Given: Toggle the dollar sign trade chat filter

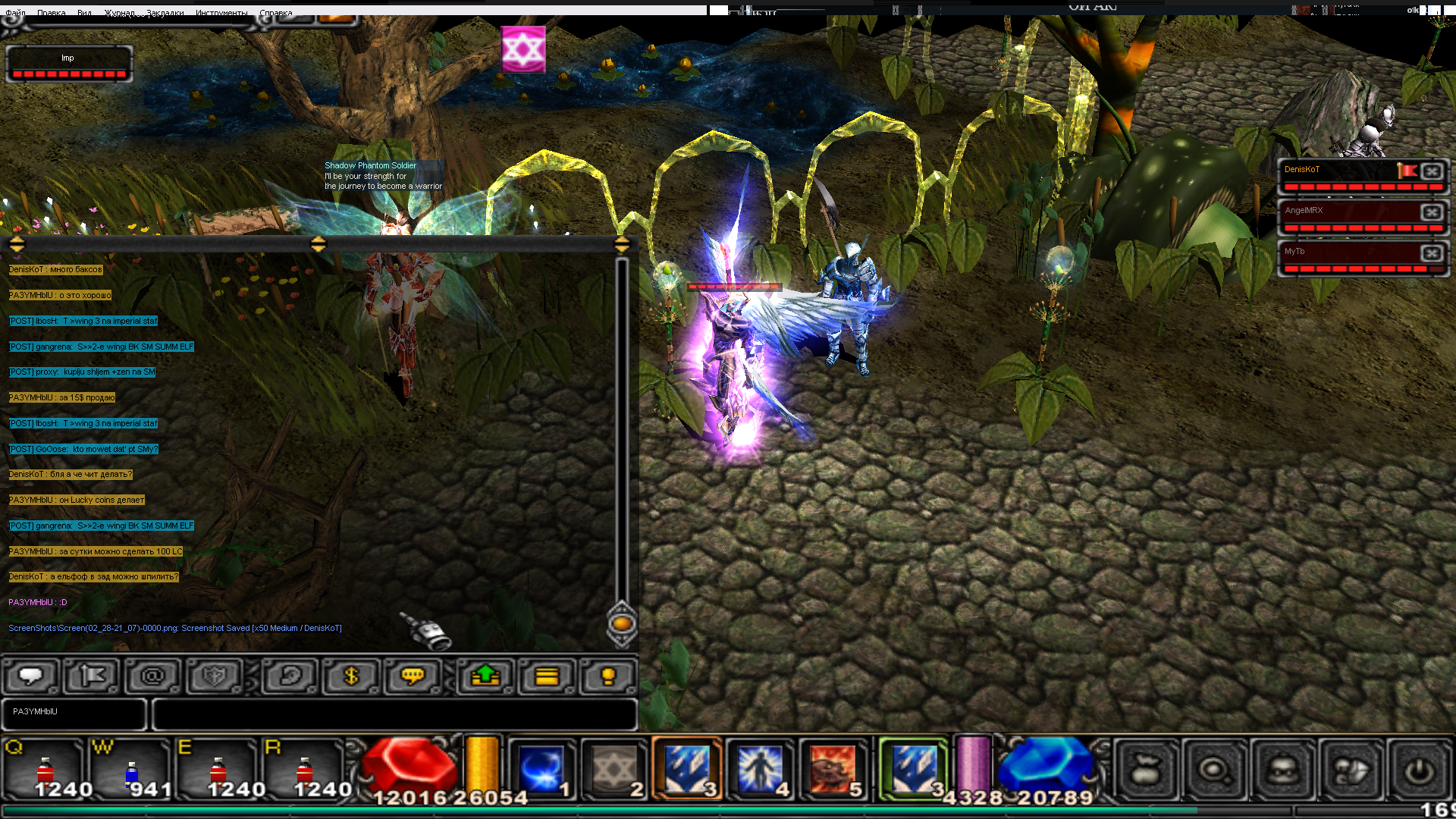Looking at the screenshot, I should [350, 676].
